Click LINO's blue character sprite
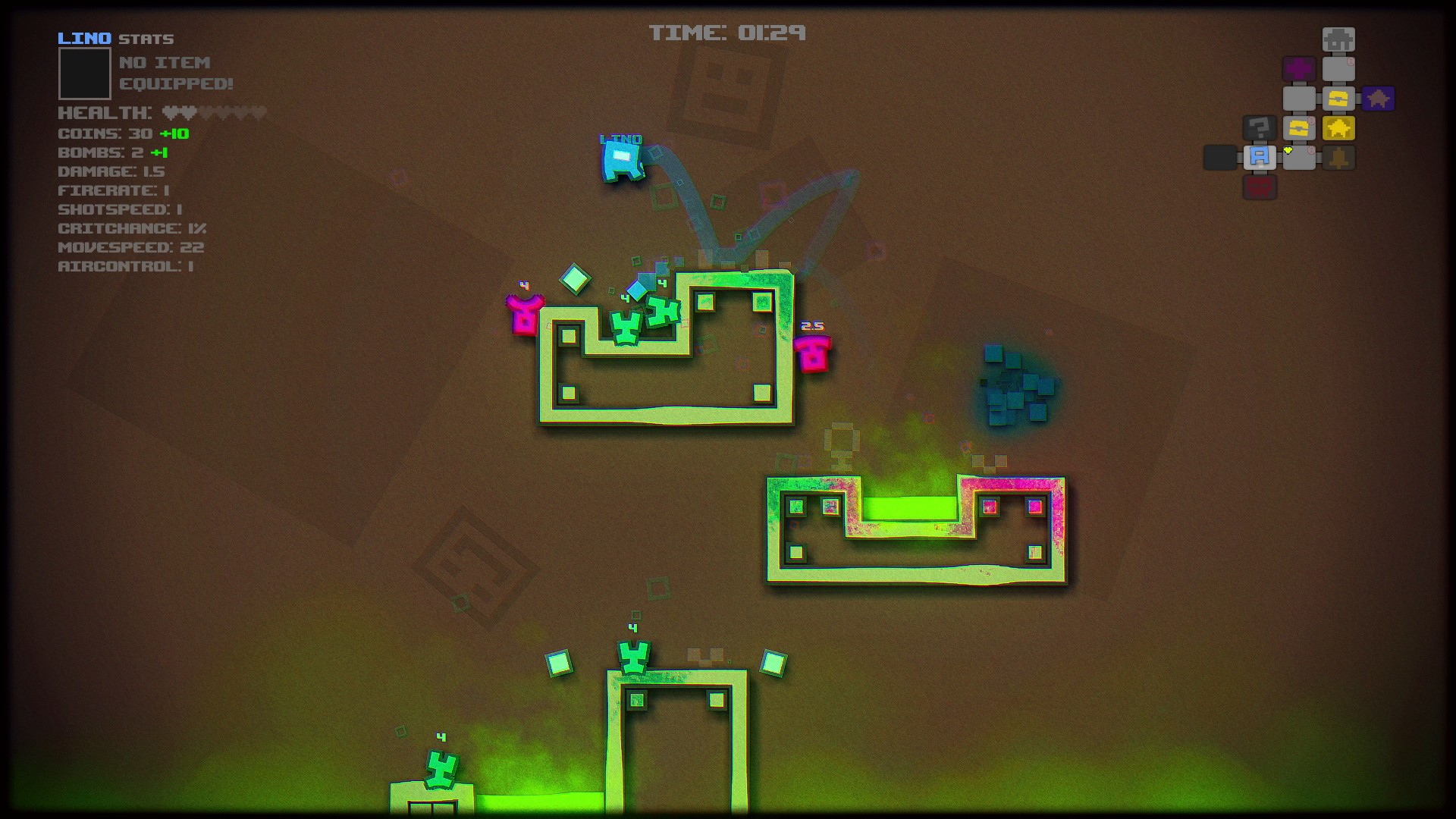1456x819 pixels. point(622,162)
